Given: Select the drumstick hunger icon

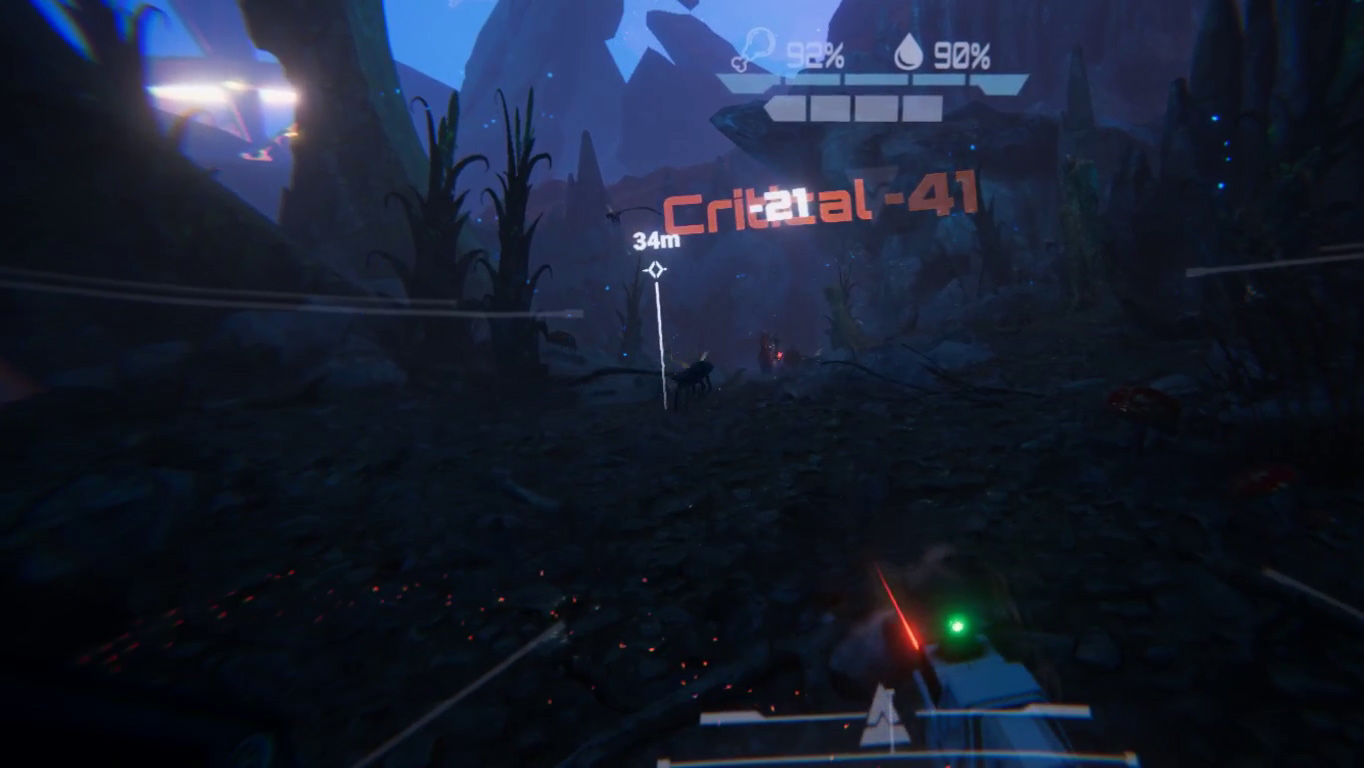Looking at the screenshot, I should pyautogui.click(x=753, y=51).
